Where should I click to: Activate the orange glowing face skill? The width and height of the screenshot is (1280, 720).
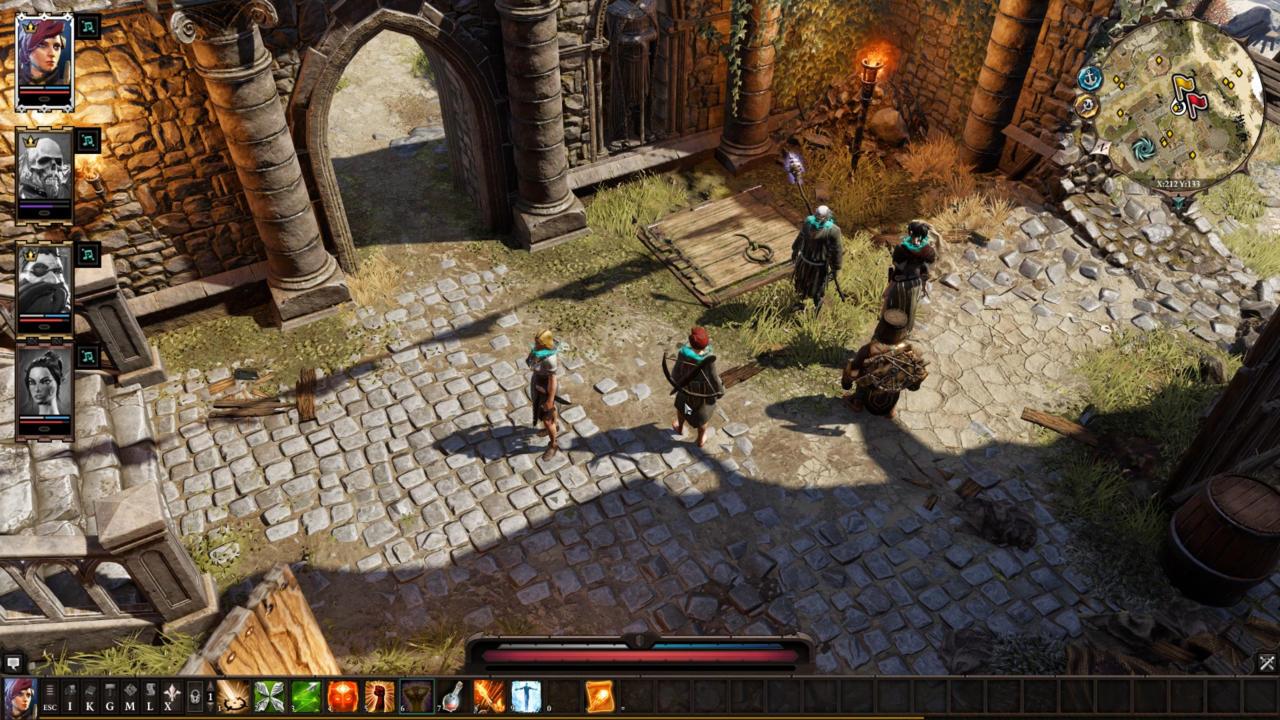click(x=343, y=696)
